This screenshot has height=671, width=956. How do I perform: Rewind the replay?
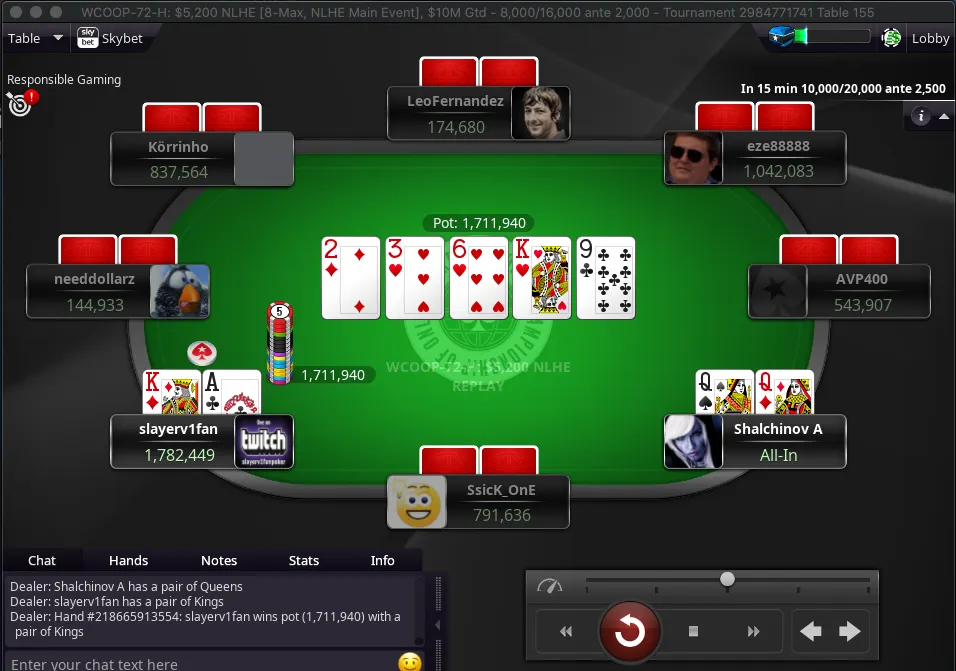(566, 631)
